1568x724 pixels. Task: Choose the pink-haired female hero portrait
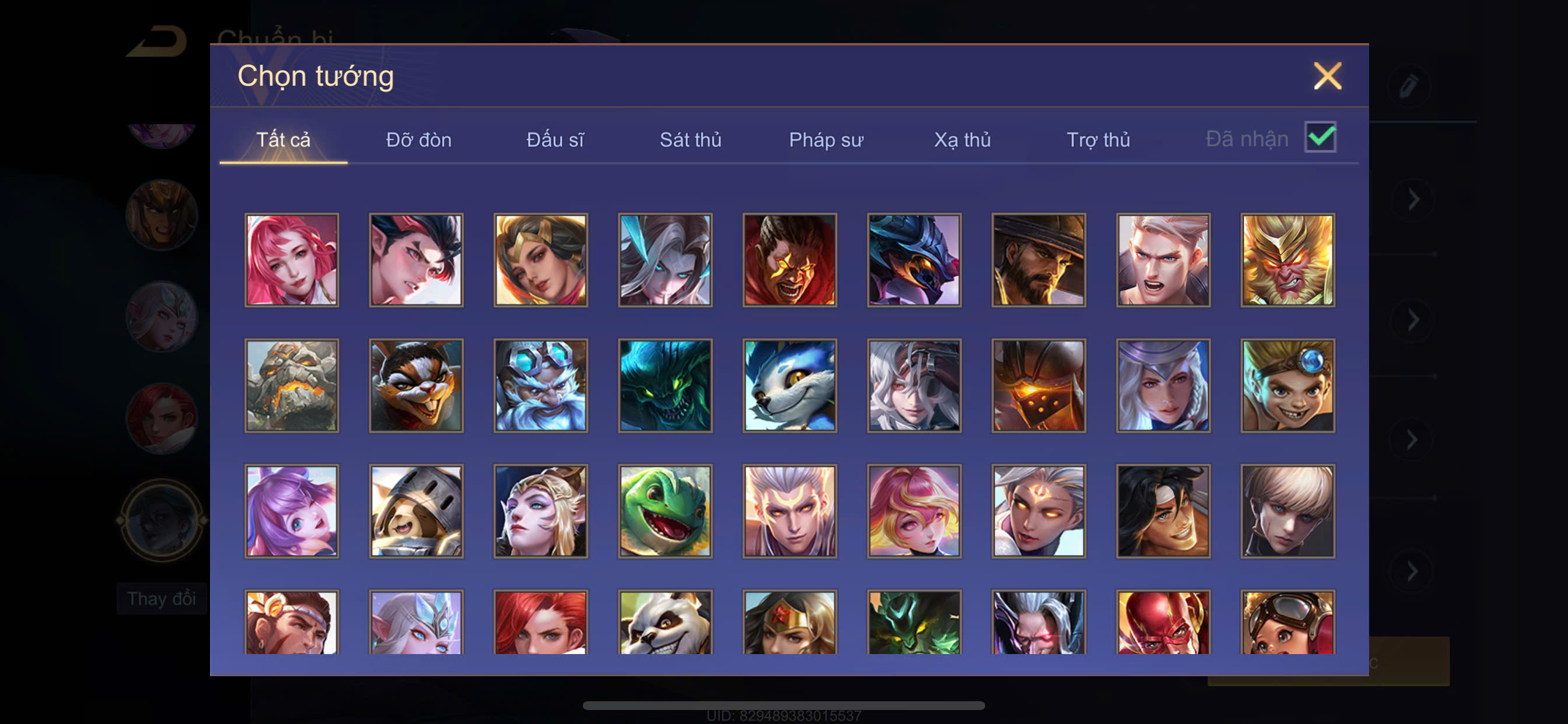pos(292,260)
